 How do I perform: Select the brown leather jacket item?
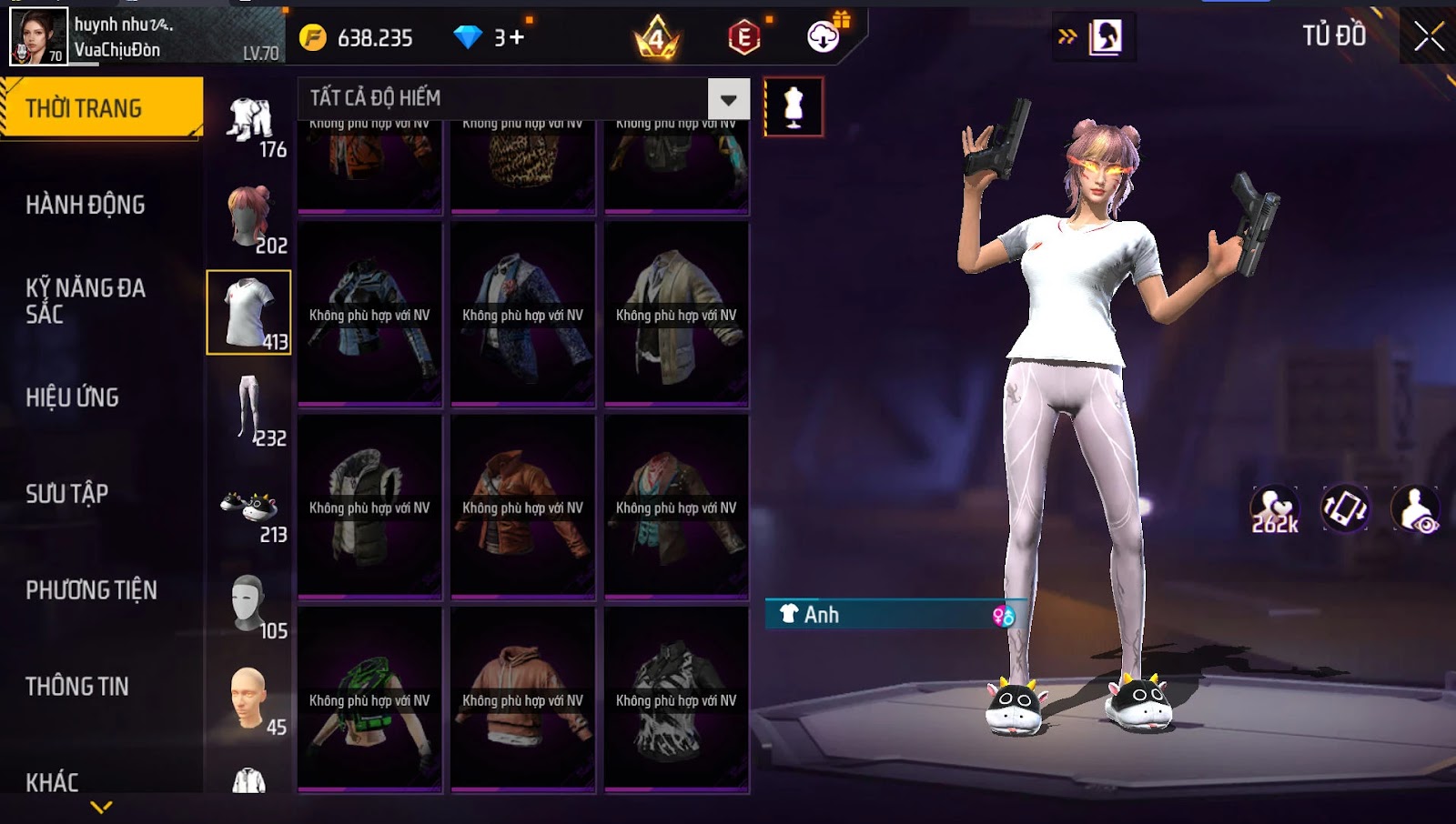point(522,507)
